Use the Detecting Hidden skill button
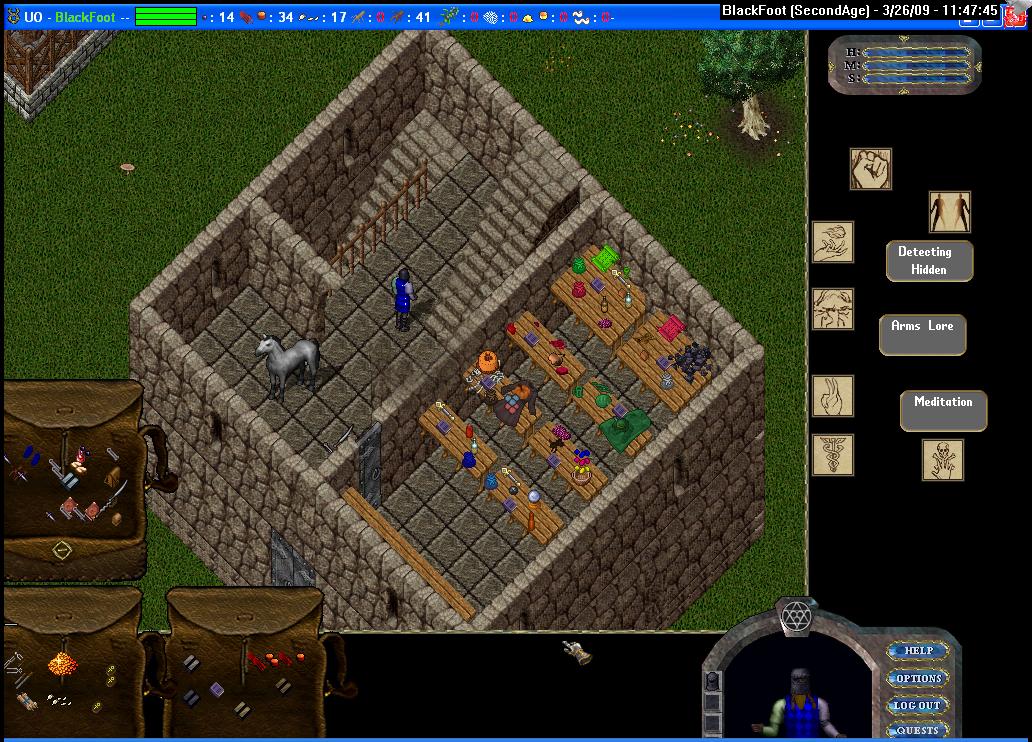Screen dimensions: 1032x742 click(x=929, y=260)
